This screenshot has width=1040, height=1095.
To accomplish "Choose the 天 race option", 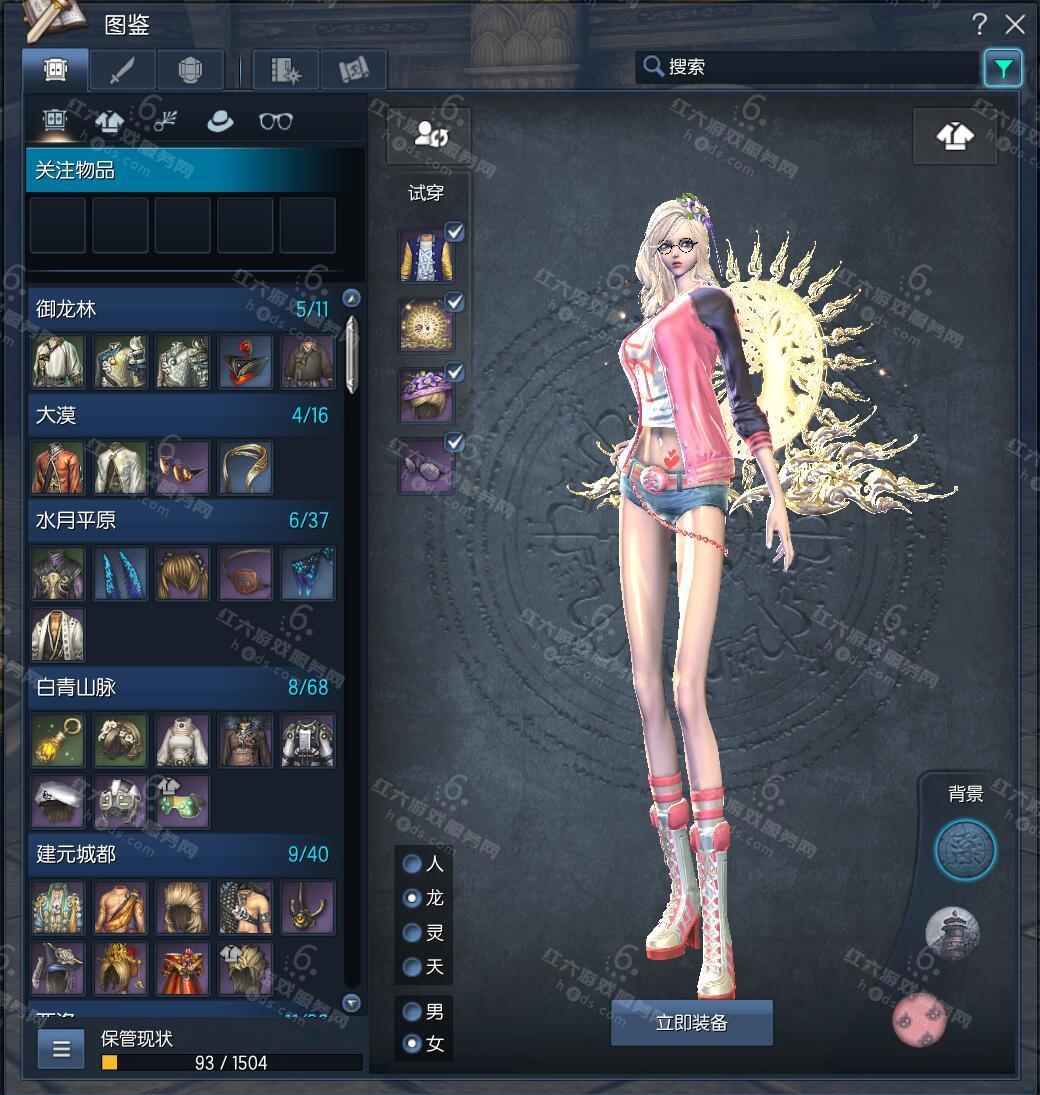I will coord(411,967).
